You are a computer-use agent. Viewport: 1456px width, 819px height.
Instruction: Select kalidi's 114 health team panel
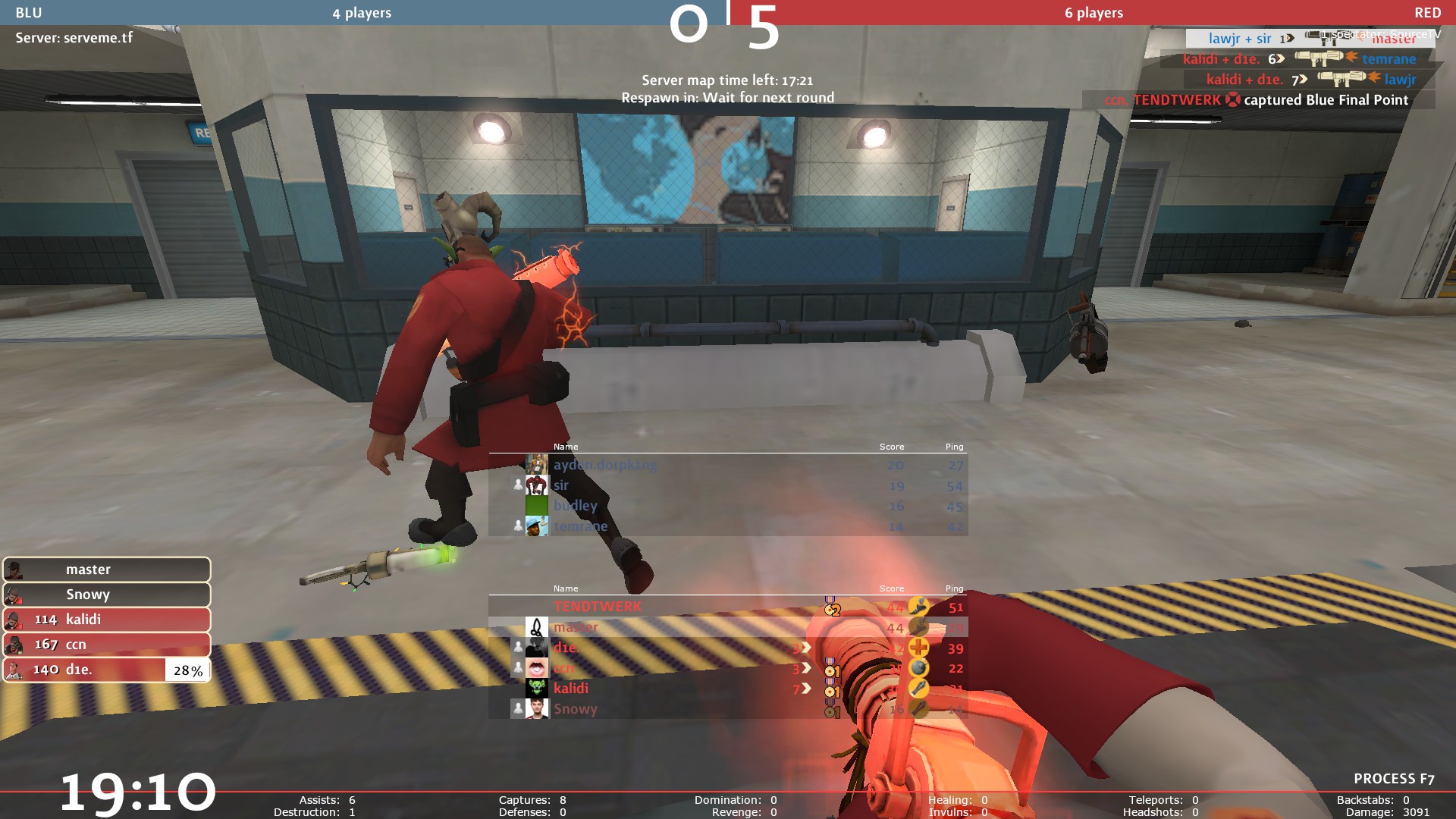[106, 620]
